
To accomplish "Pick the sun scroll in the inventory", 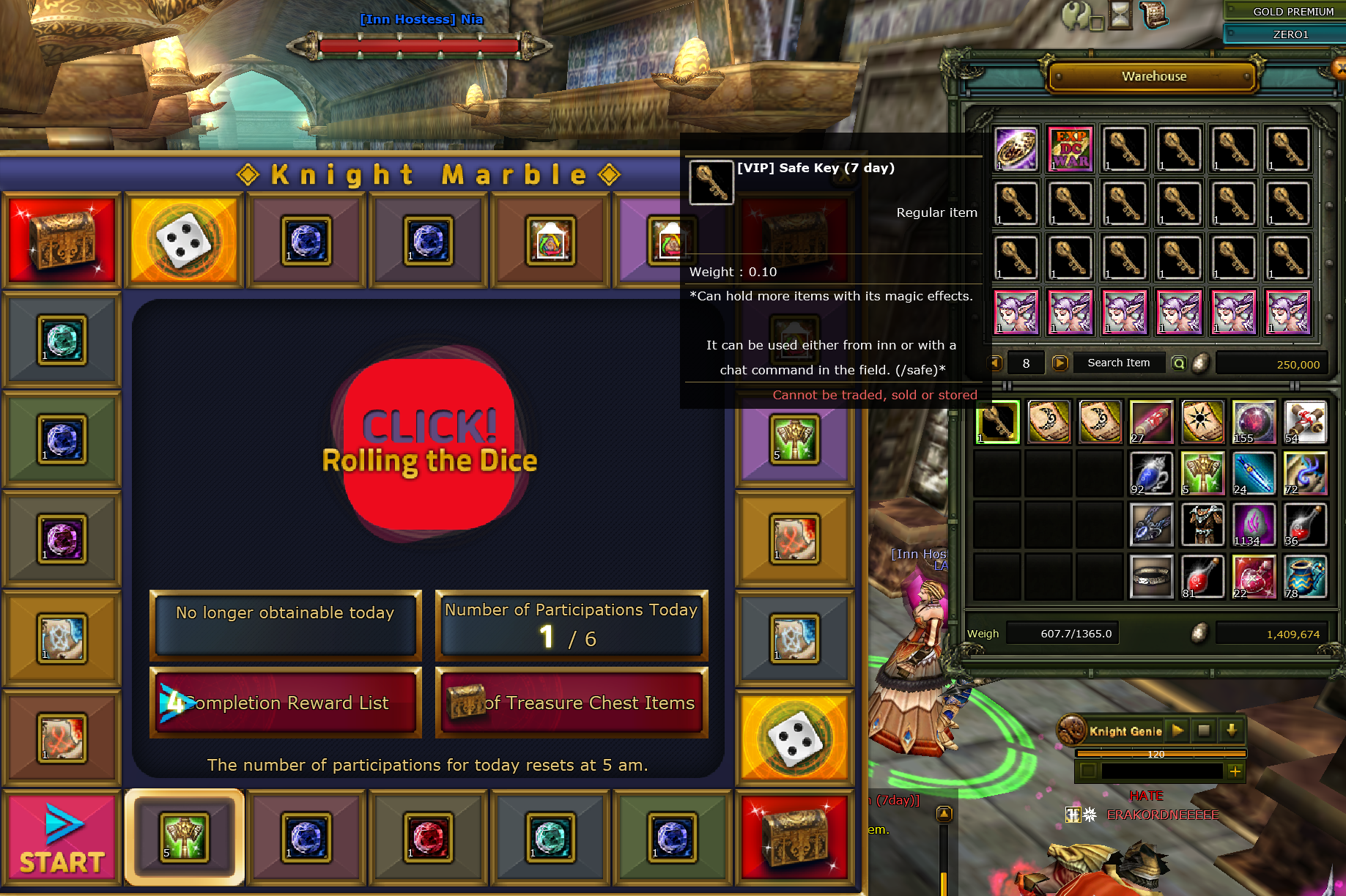I will (1202, 422).
